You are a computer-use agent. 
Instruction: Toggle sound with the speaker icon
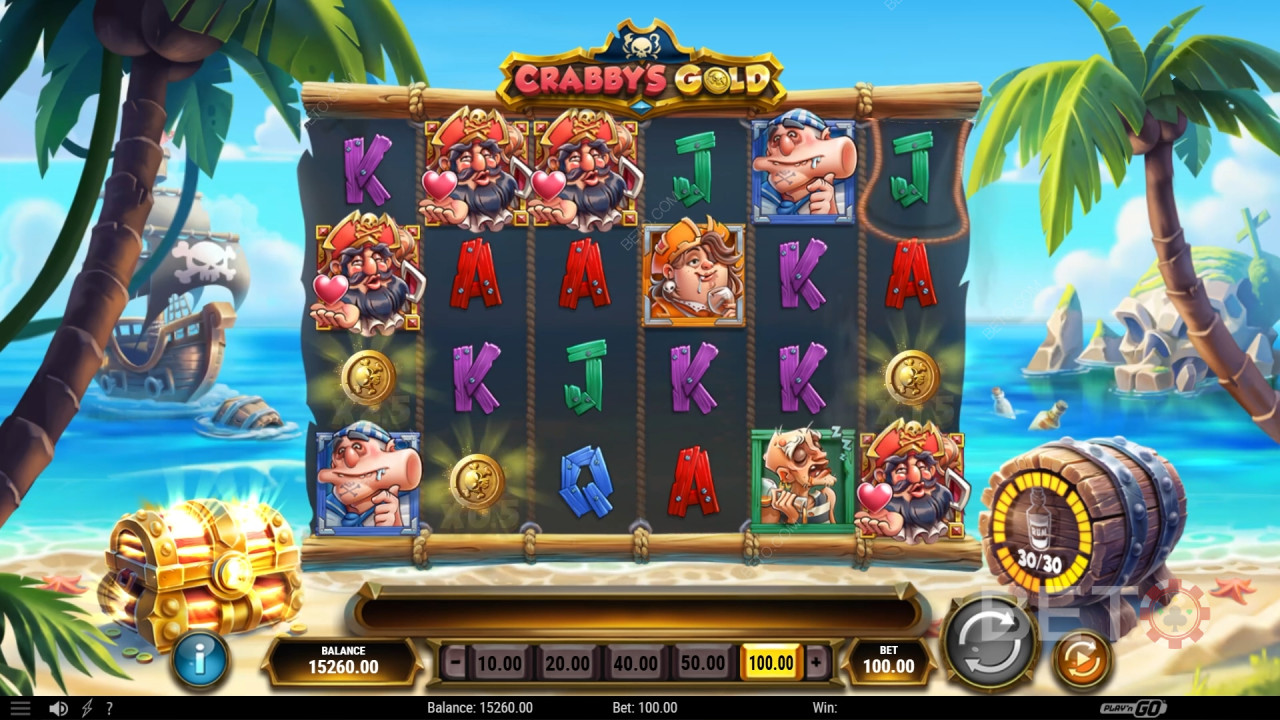(x=59, y=708)
